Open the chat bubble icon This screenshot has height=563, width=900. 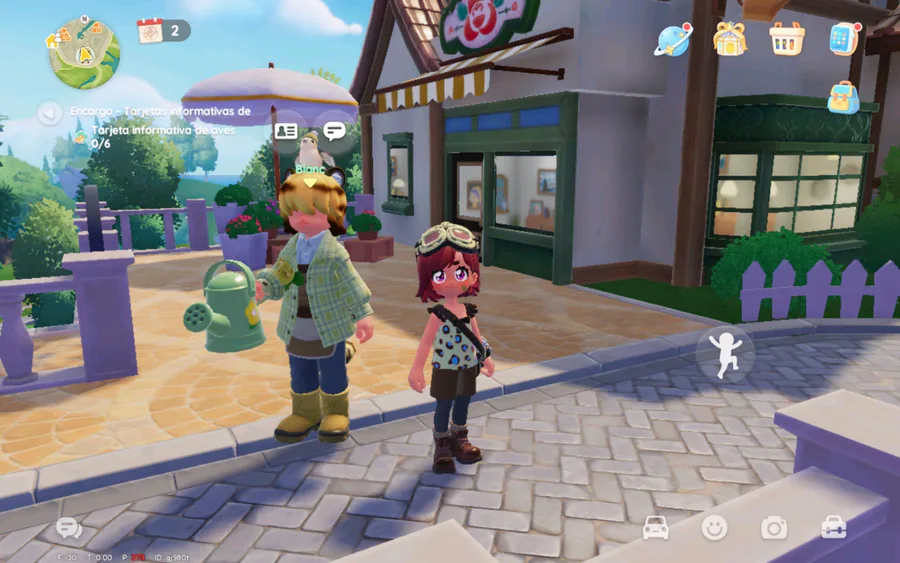(x=69, y=528)
